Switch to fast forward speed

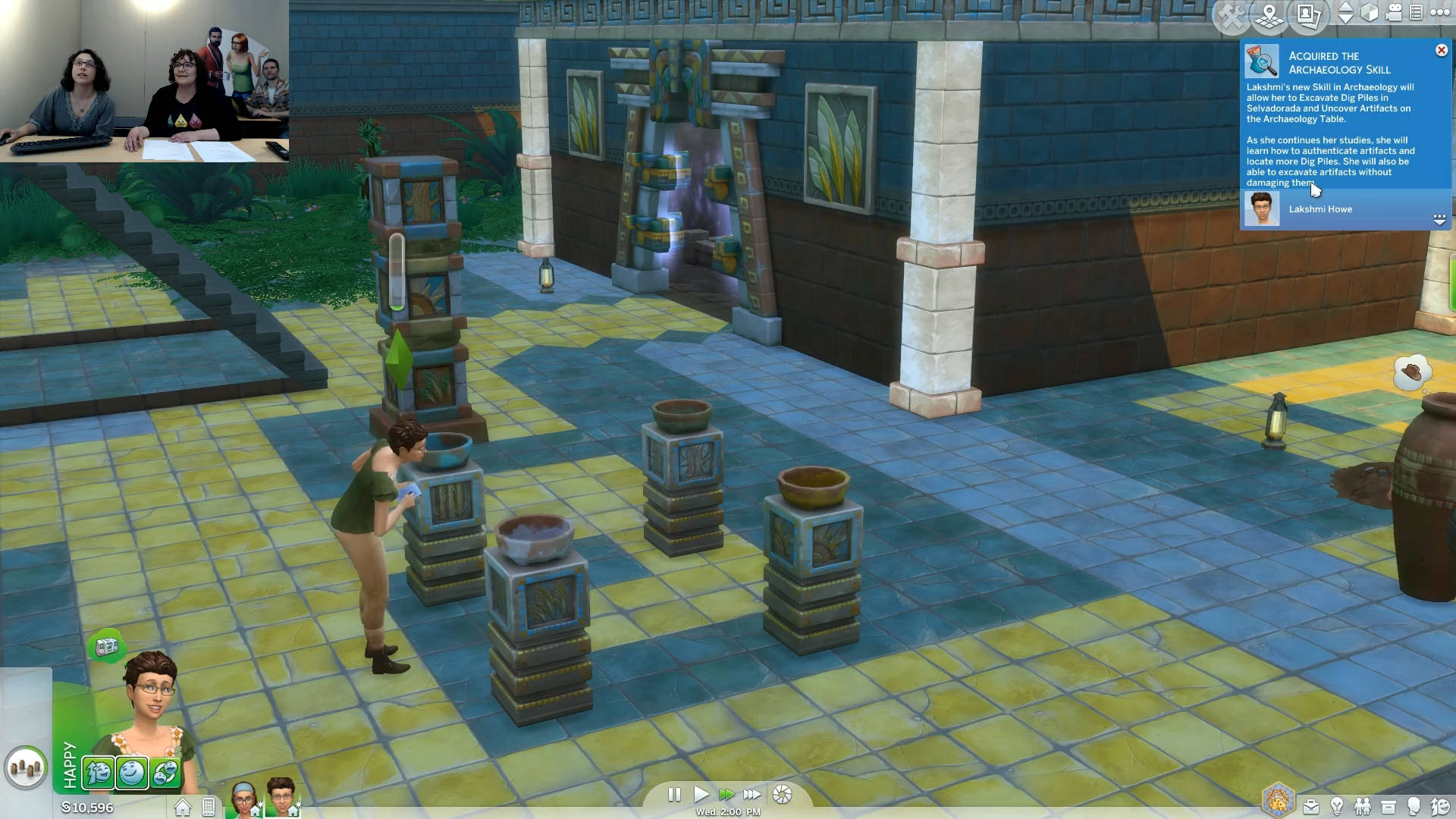click(726, 795)
